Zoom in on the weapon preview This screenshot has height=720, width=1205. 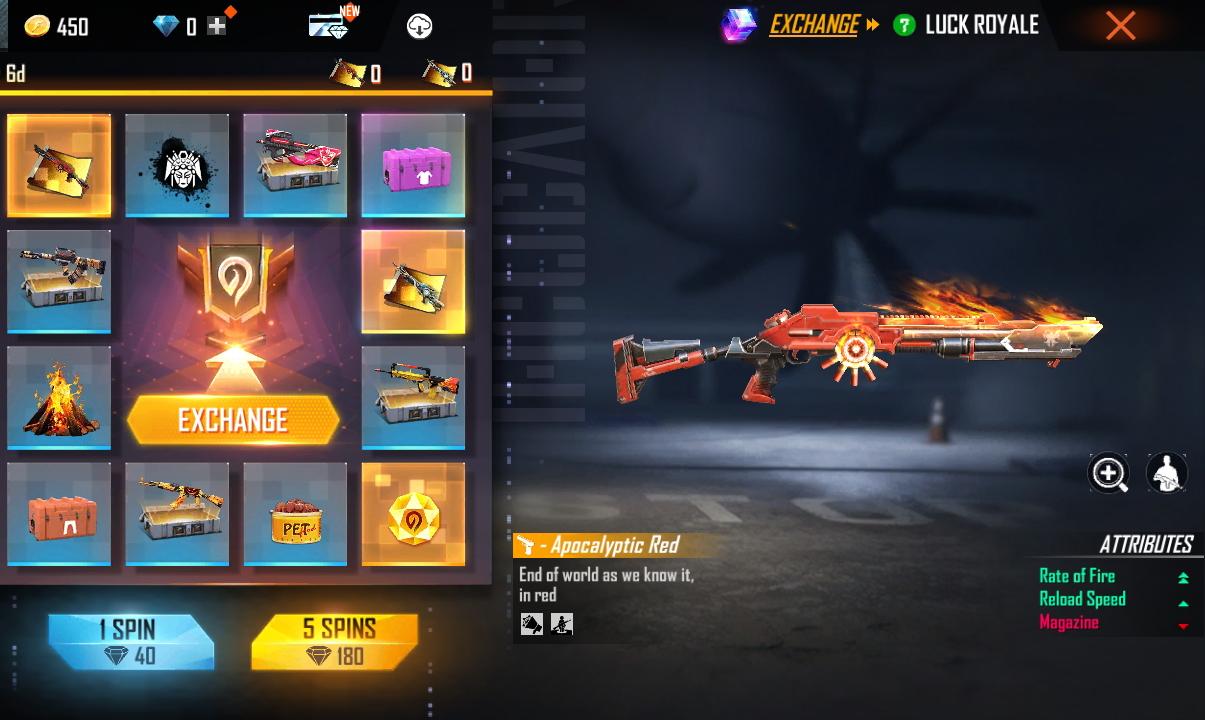pos(1108,473)
